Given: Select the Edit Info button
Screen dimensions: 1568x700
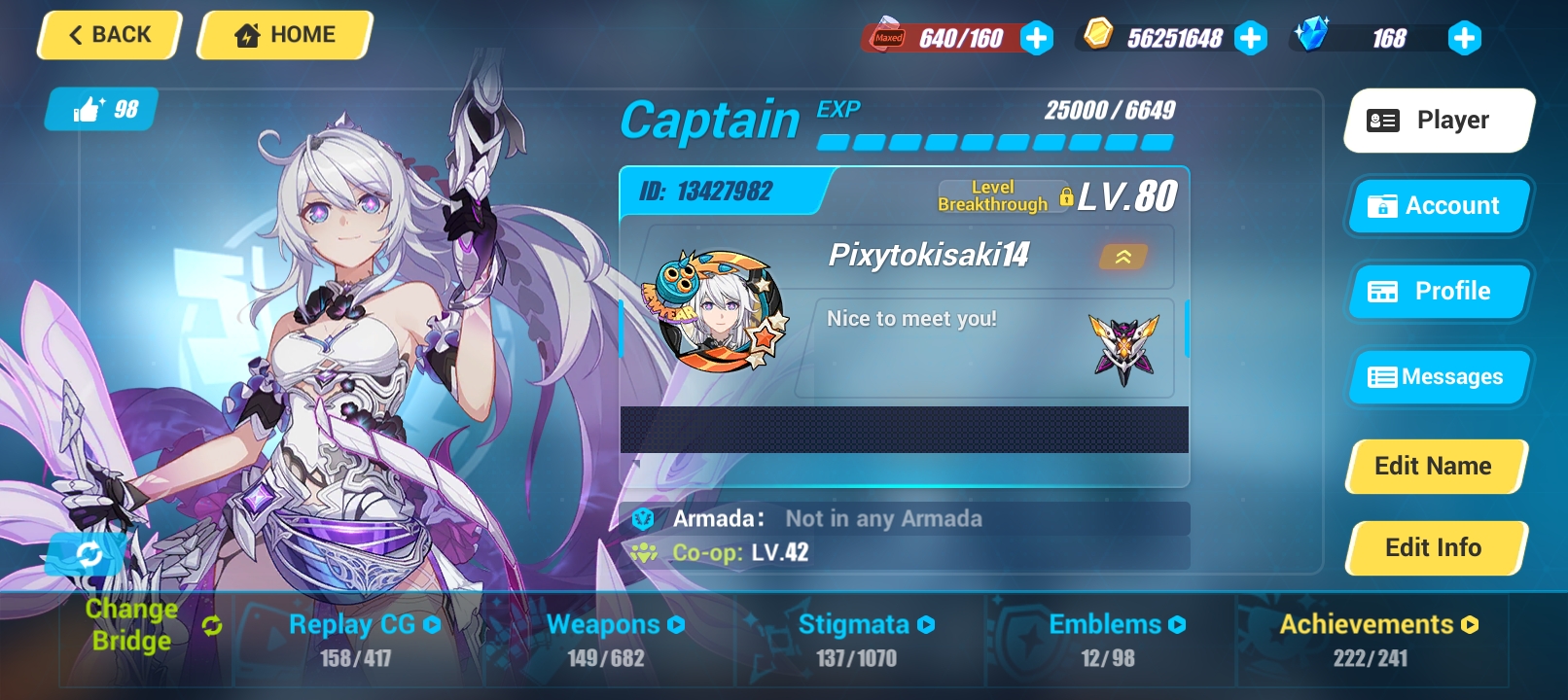Looking at the screenshot, I should (1434, 548).
